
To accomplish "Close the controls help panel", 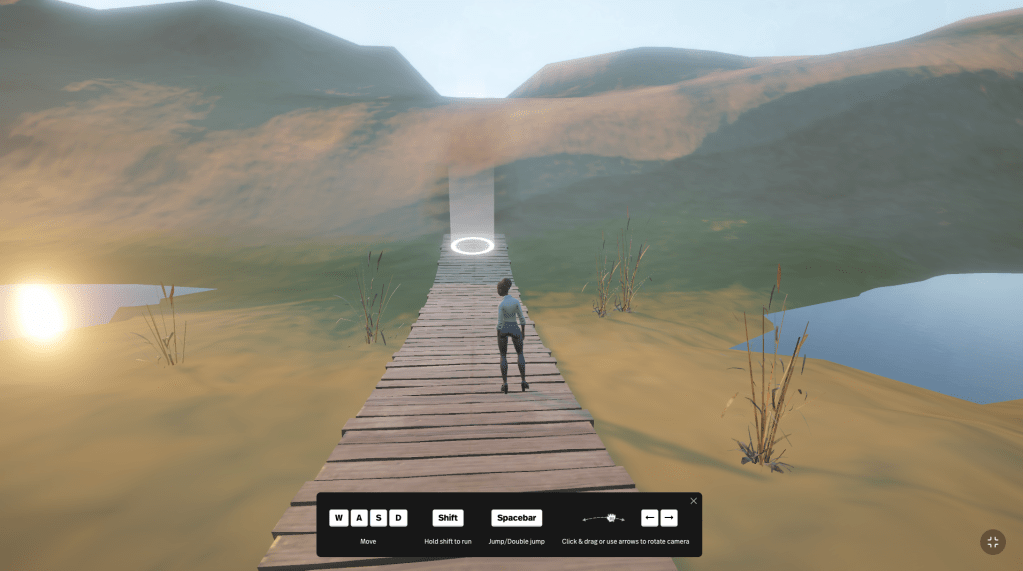I will click(x=693, y=501).
